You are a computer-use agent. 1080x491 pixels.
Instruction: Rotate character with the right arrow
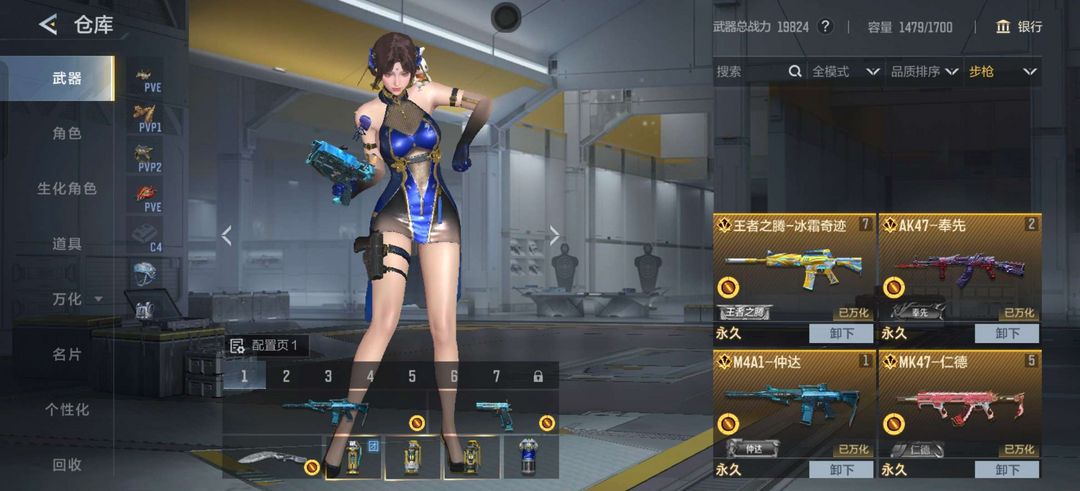point(555,235)
